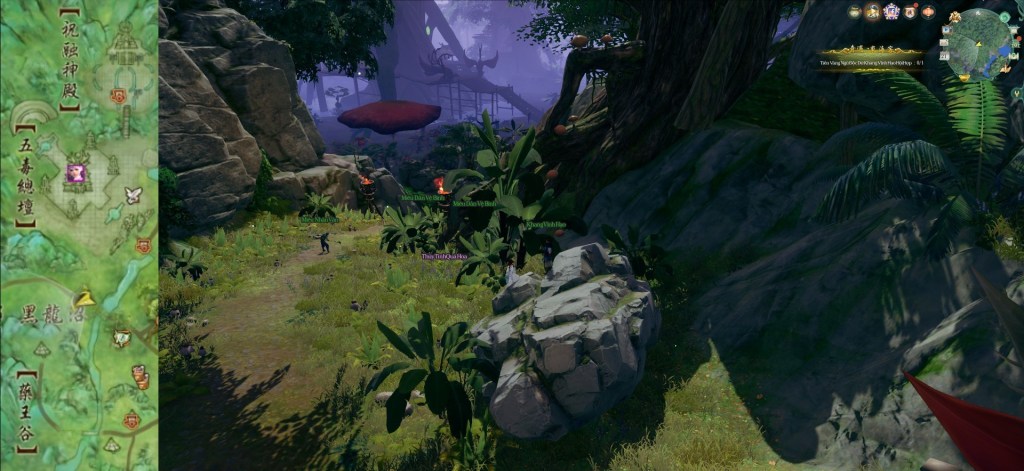Screen dimensions: 1024x471
Task: Open the circular minimap
Action: [x=979, y=43]
